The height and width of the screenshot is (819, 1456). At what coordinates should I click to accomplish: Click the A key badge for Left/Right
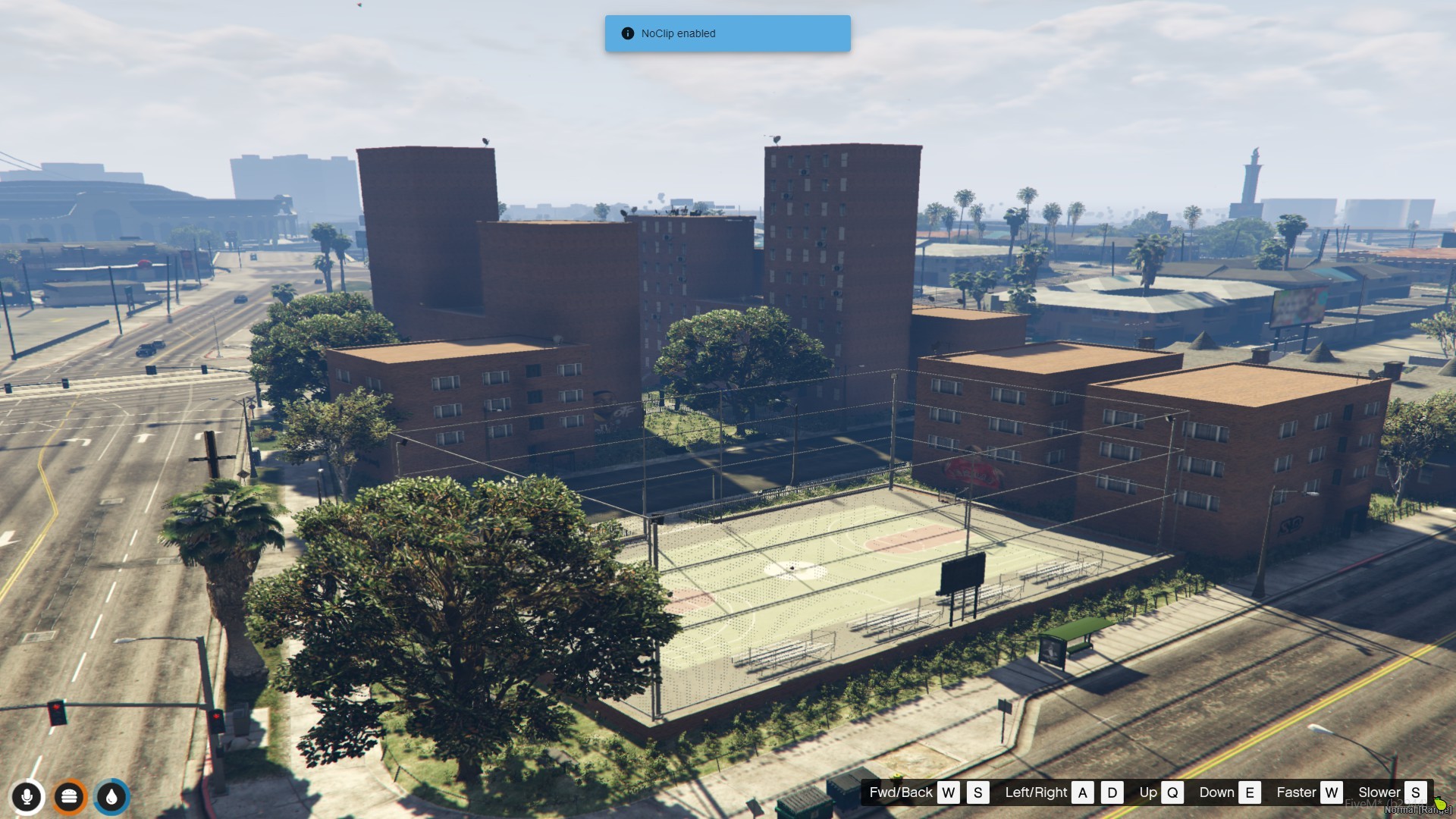[x=1082, y=792]
